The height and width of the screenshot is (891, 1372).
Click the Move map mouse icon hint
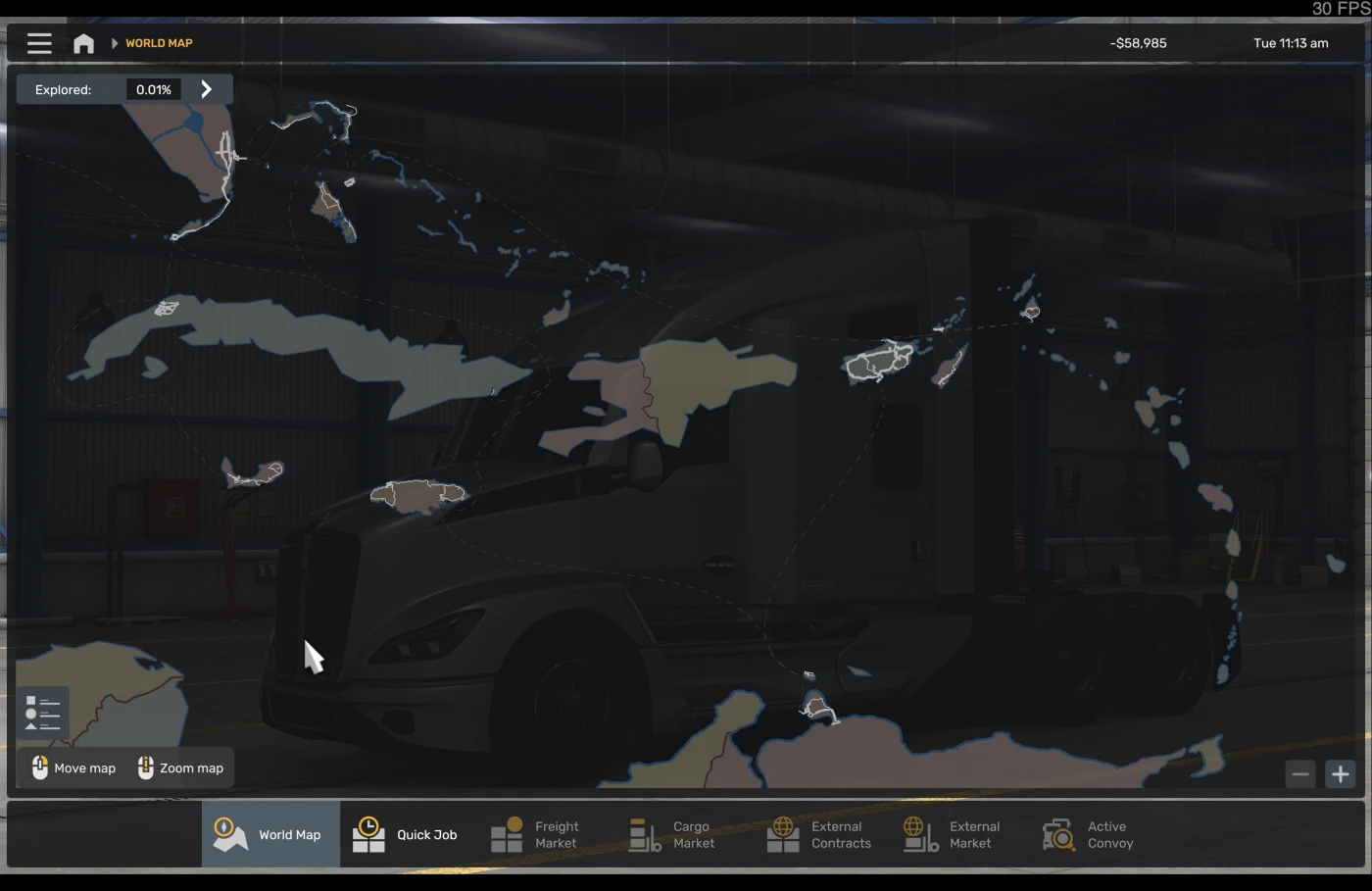[40, 767]
